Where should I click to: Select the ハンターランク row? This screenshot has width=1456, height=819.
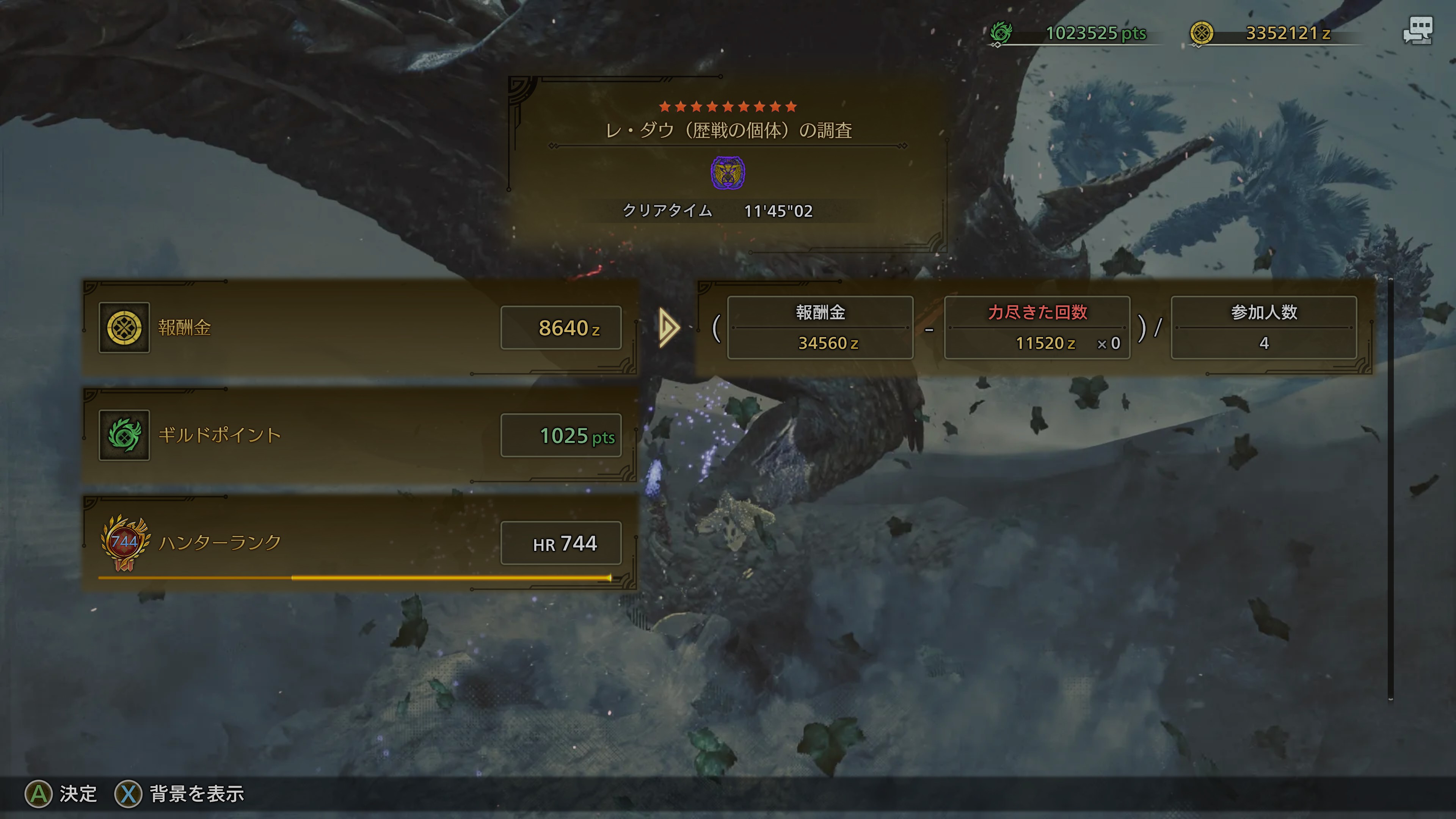point(359,543)
